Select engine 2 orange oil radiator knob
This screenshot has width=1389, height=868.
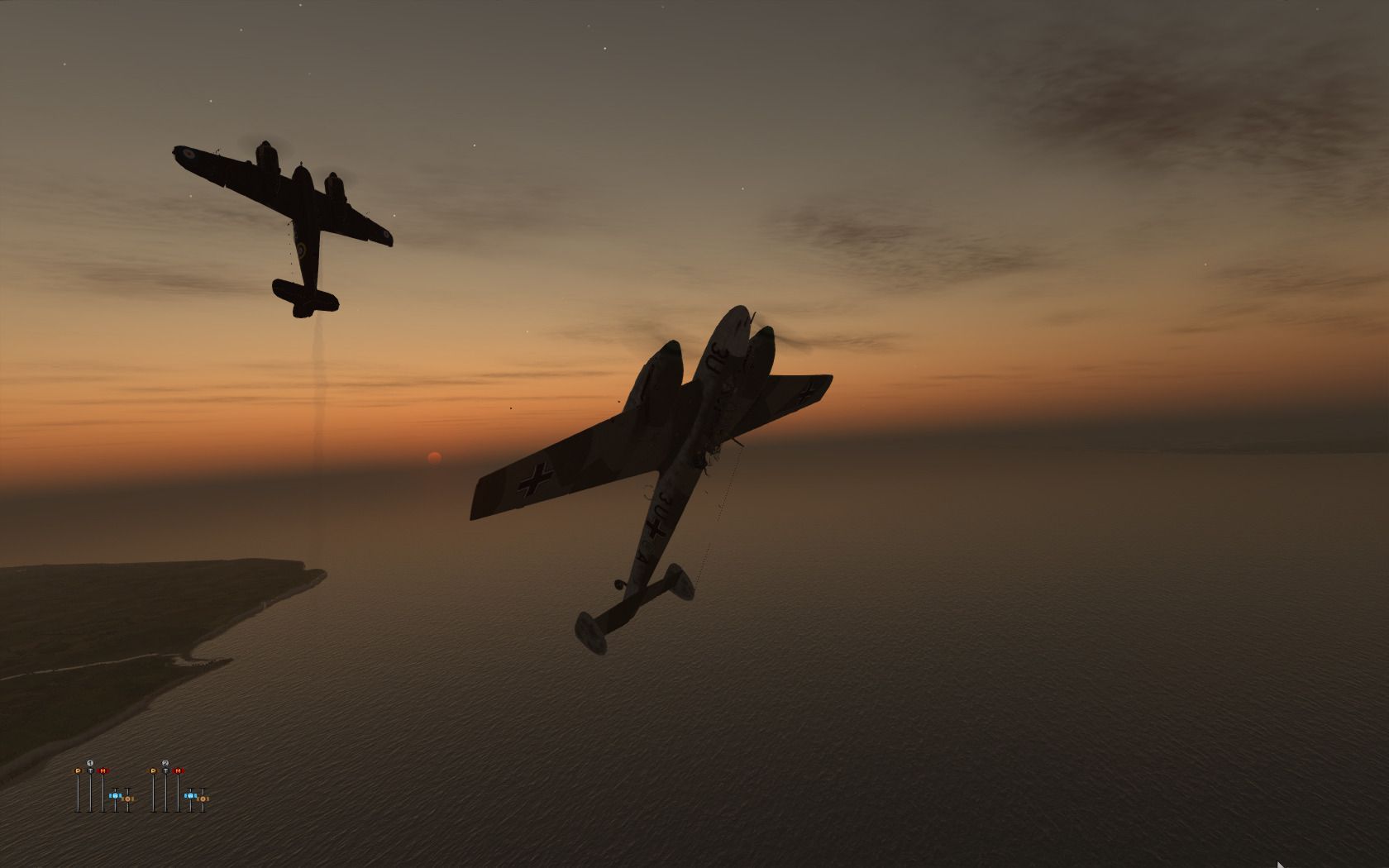click(x=203, y=799)
